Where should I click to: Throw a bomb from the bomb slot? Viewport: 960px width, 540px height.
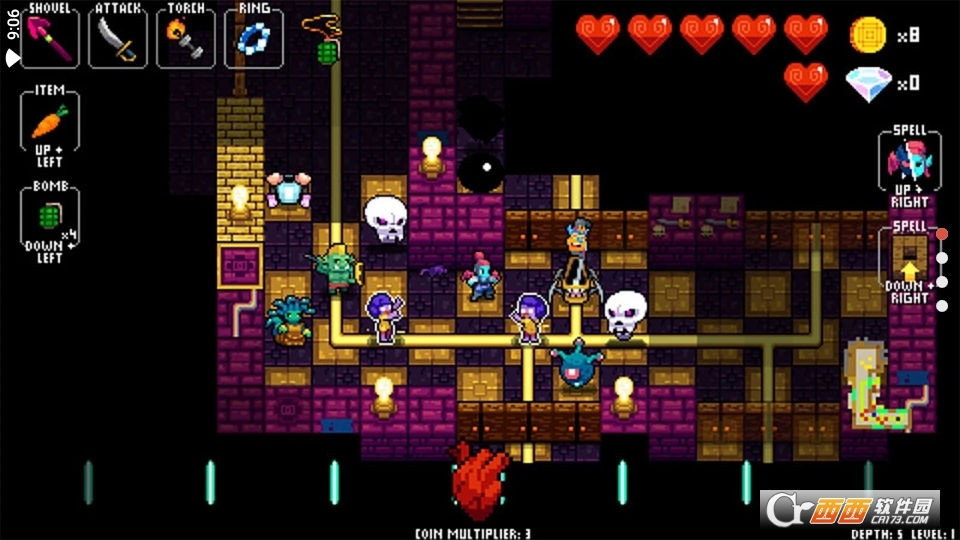tap(49, 215)
